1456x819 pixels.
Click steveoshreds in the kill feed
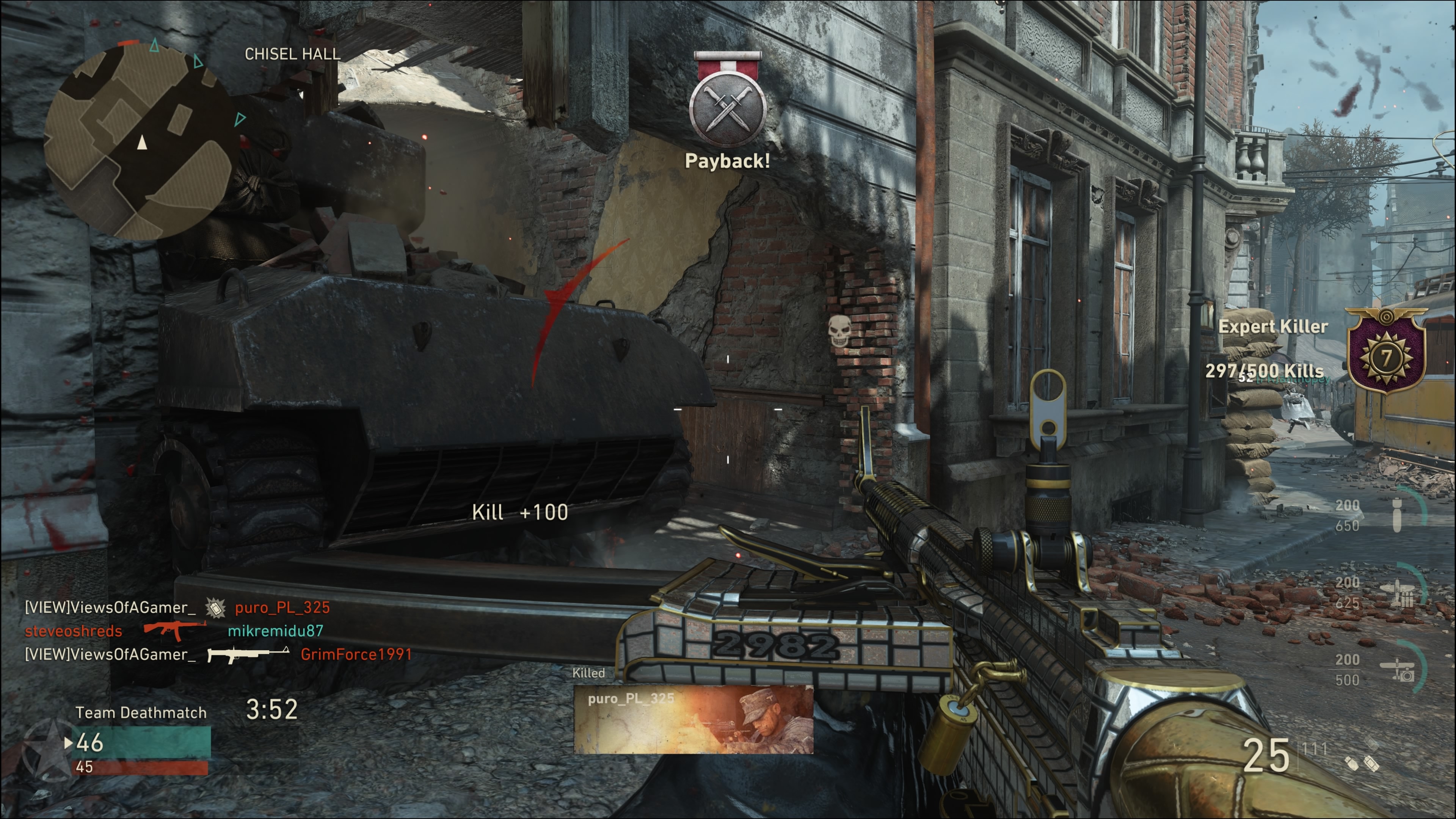pos(74,631)
